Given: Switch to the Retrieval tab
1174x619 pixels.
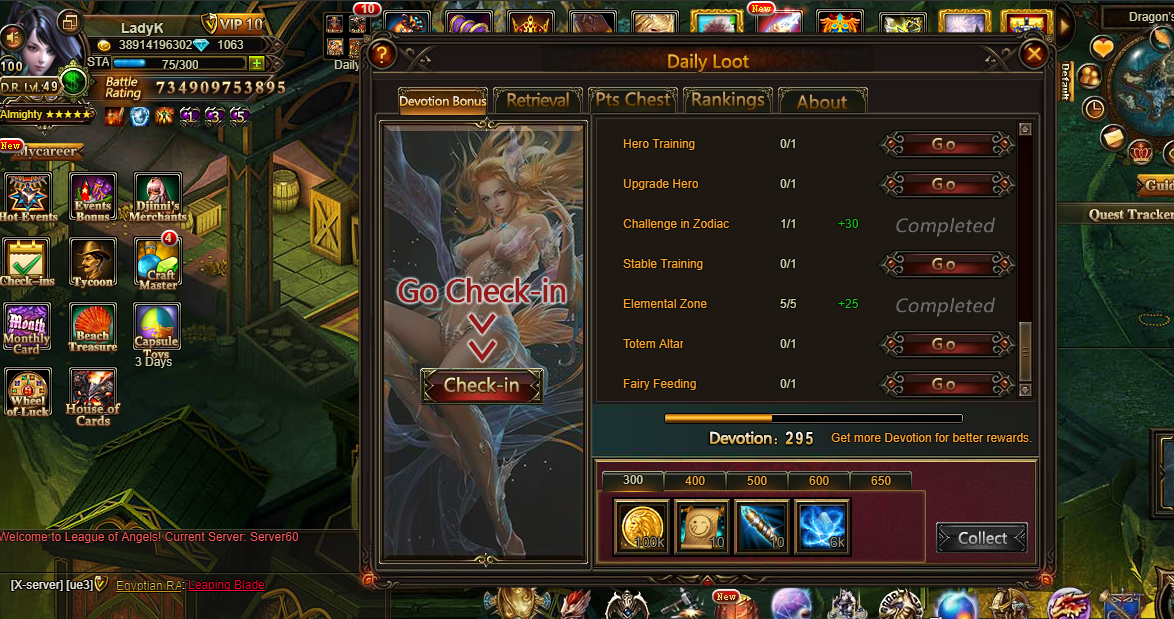Looking at the screenshot, I should tap(538, 100).
